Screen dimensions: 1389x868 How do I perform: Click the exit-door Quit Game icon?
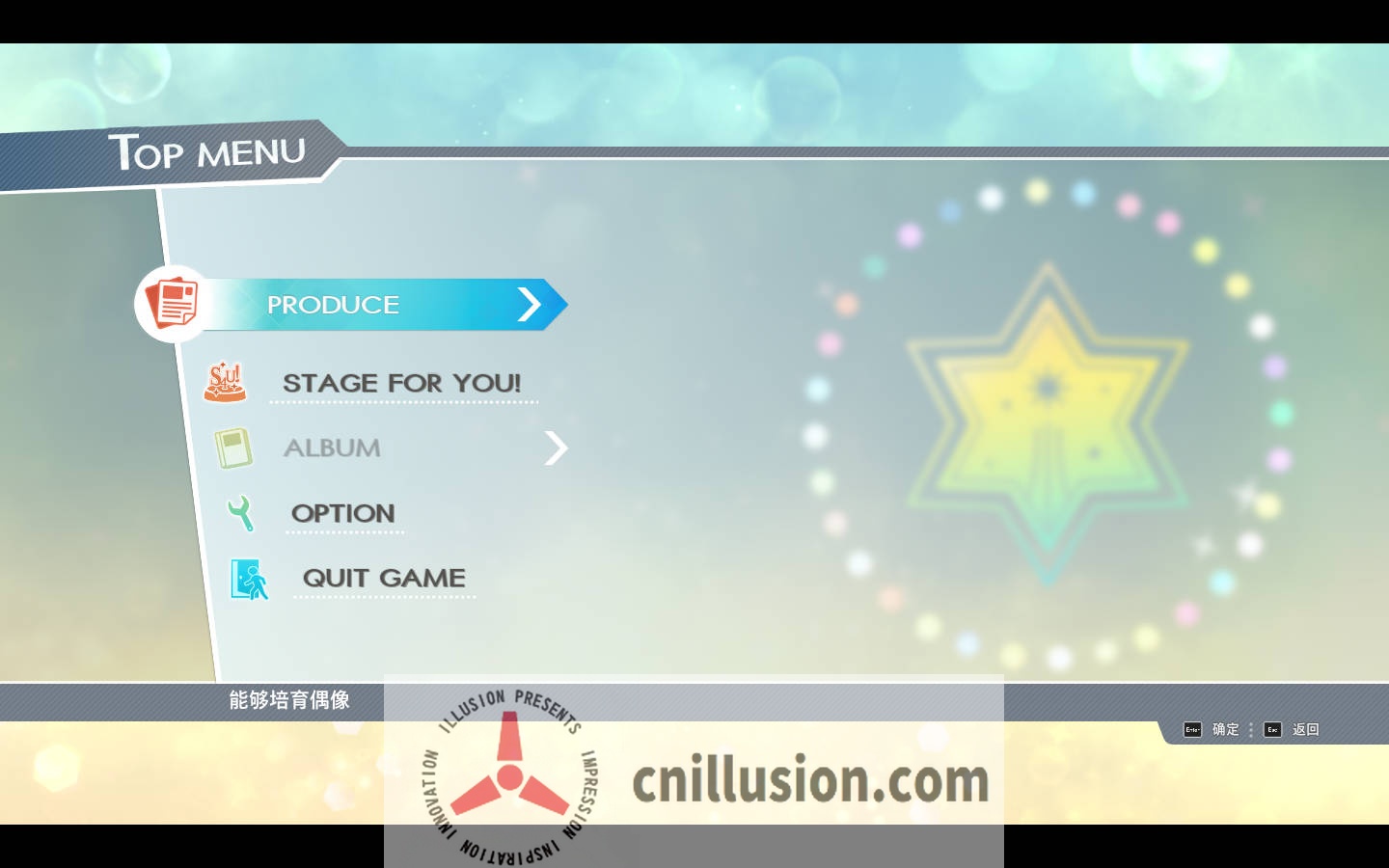click(248, 579)
